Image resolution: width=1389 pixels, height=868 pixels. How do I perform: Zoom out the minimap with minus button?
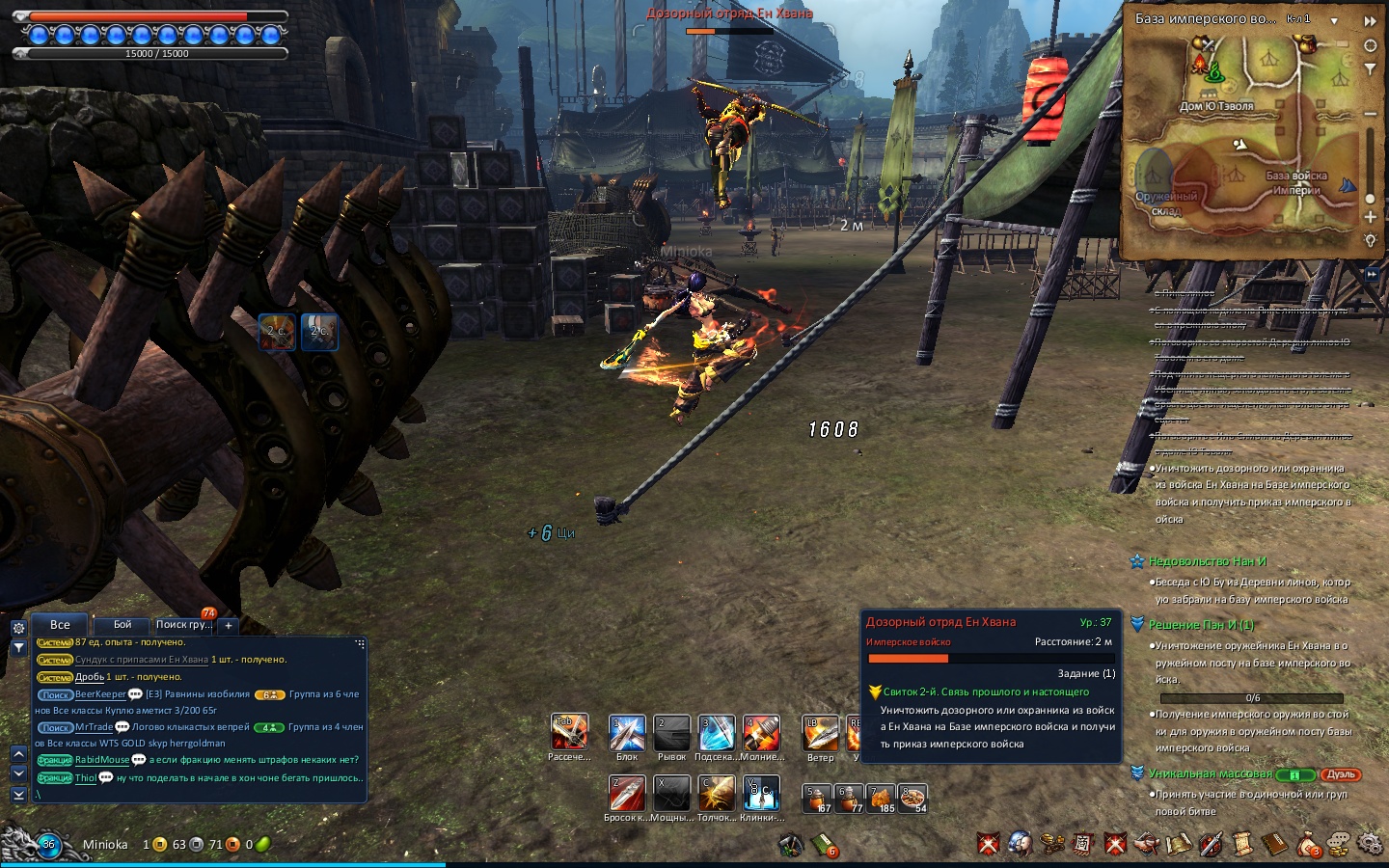[x=1371, y=113]
